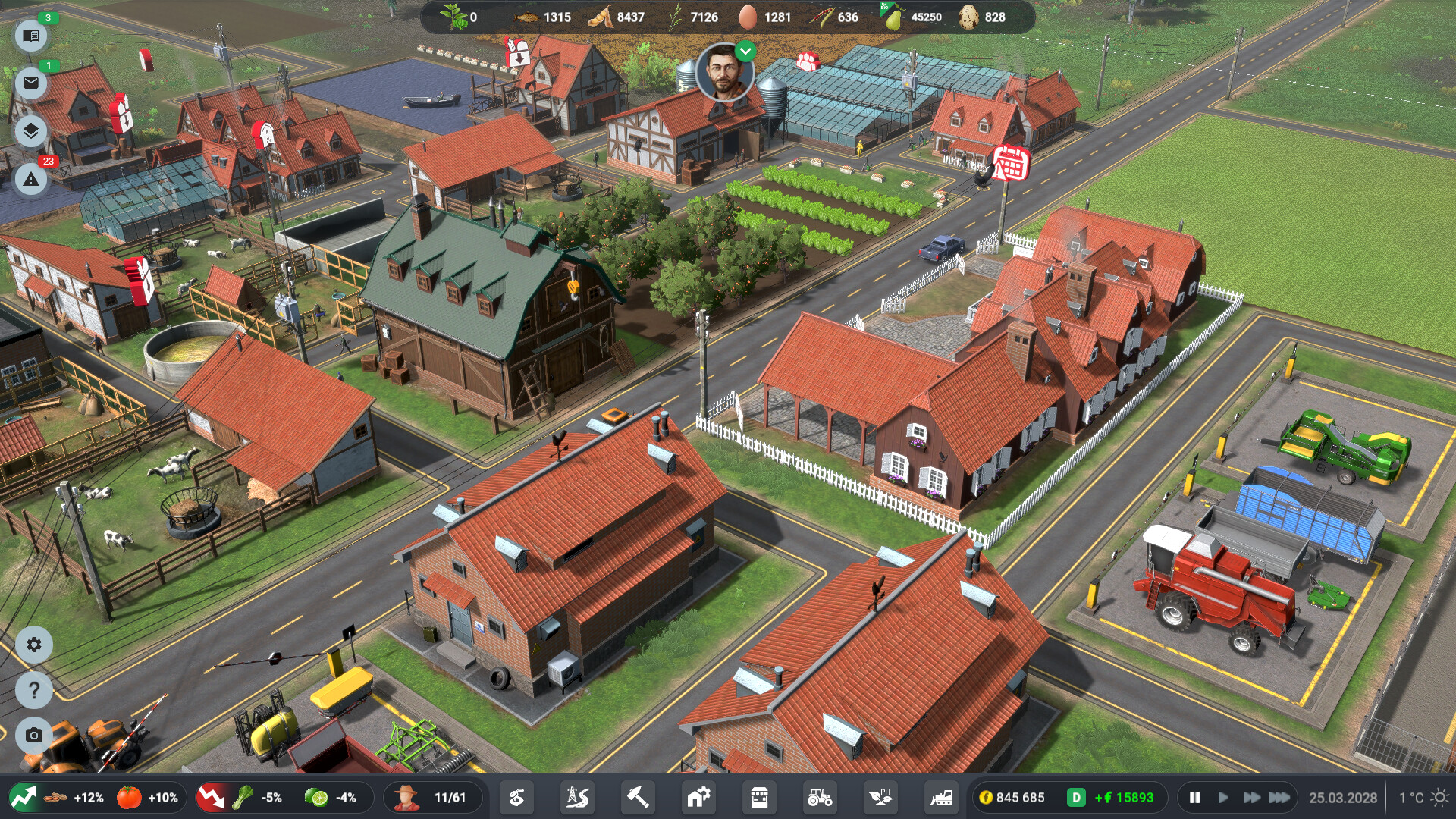Select the earthworks bulldozer tool
The image size is (1456, 819).
point(940,798)
